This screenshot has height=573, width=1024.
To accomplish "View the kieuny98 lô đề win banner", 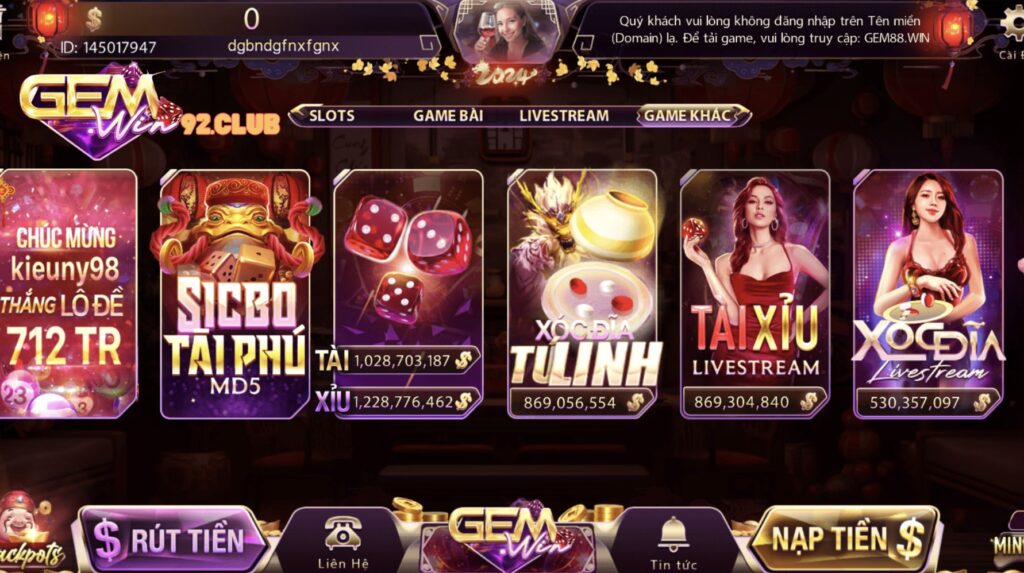I will click(x=68, y=294).
